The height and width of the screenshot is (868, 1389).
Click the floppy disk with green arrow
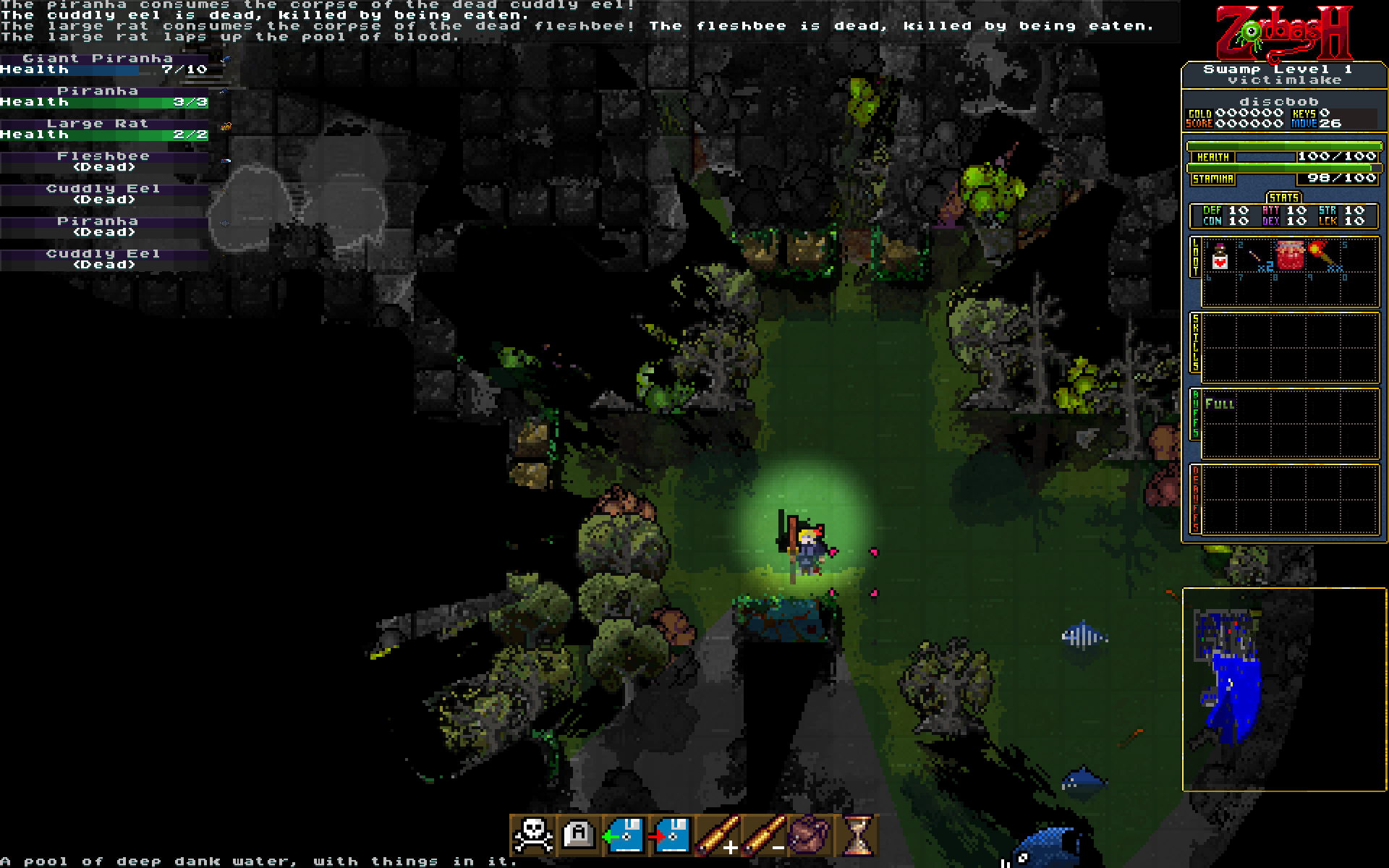624,835
